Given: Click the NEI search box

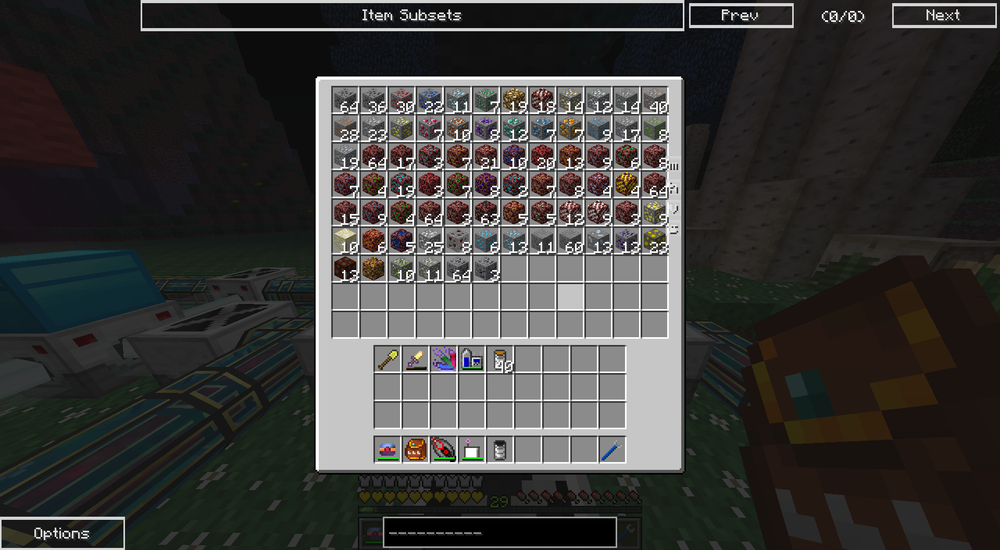Looking at the screenshot, I should pos(499,532).
